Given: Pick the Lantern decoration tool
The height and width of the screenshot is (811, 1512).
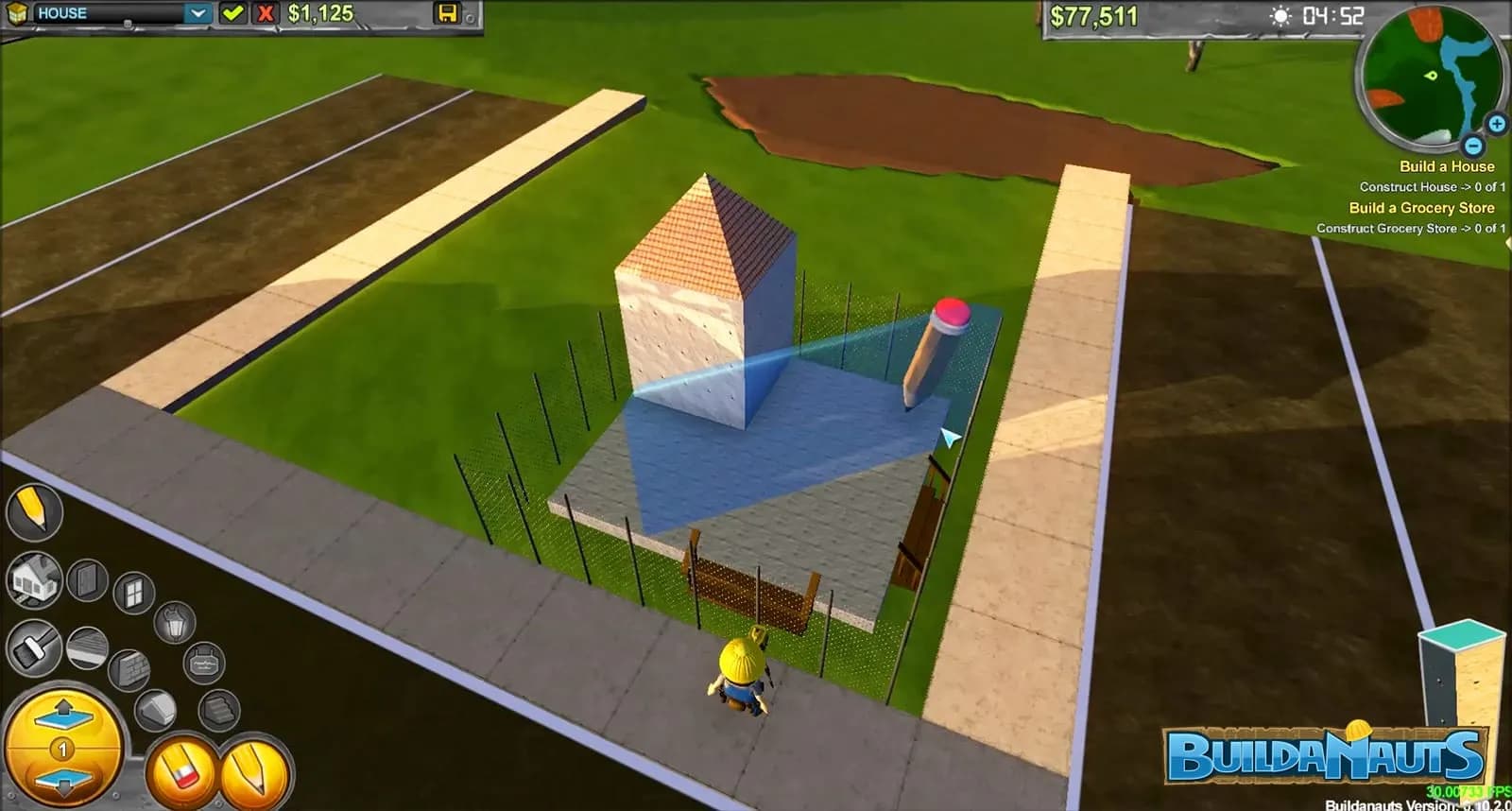Looking at the screenshot, I should coord(174,622).
